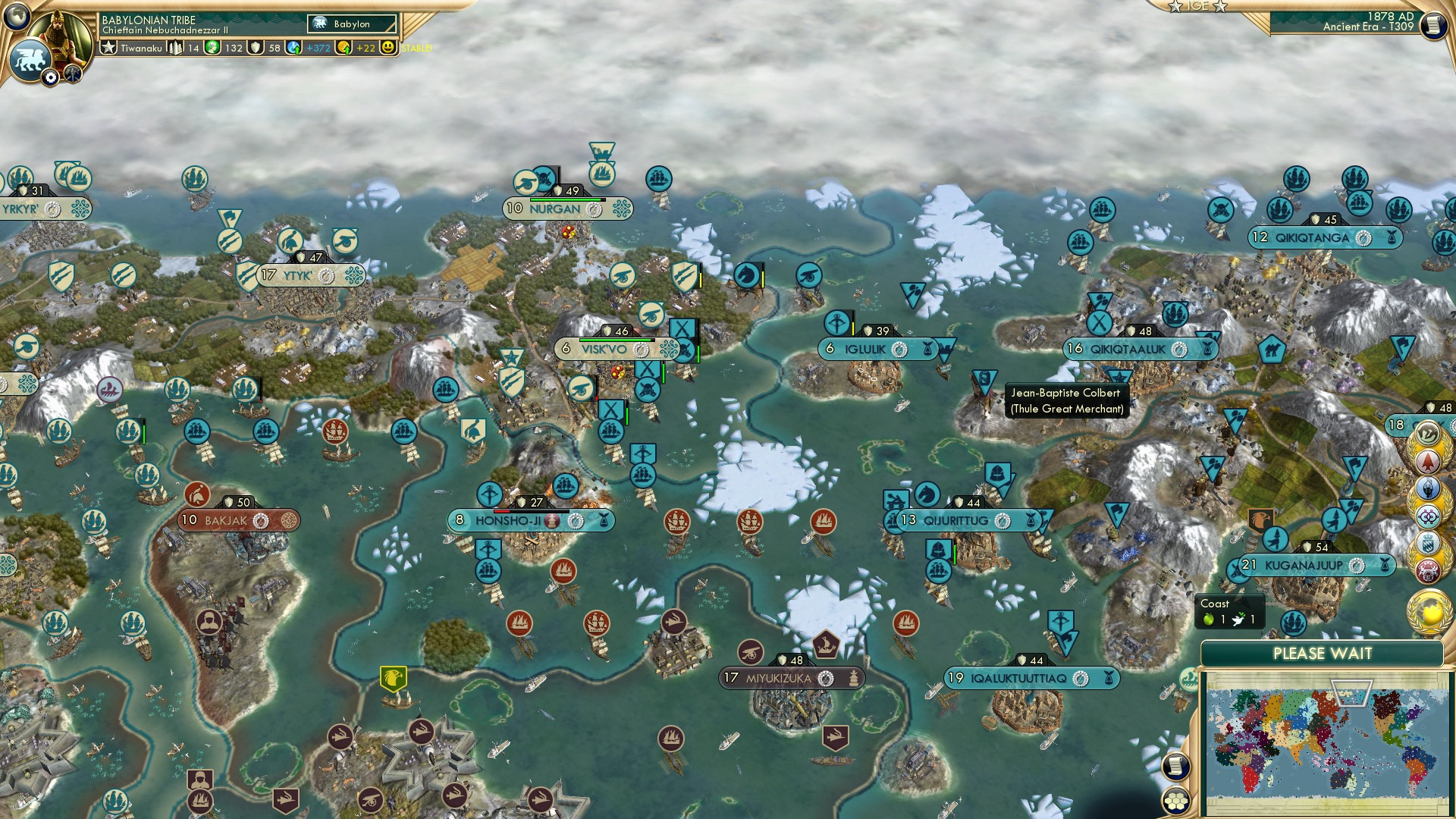Click the happiness smiley face icon

(x=388, y=47)
